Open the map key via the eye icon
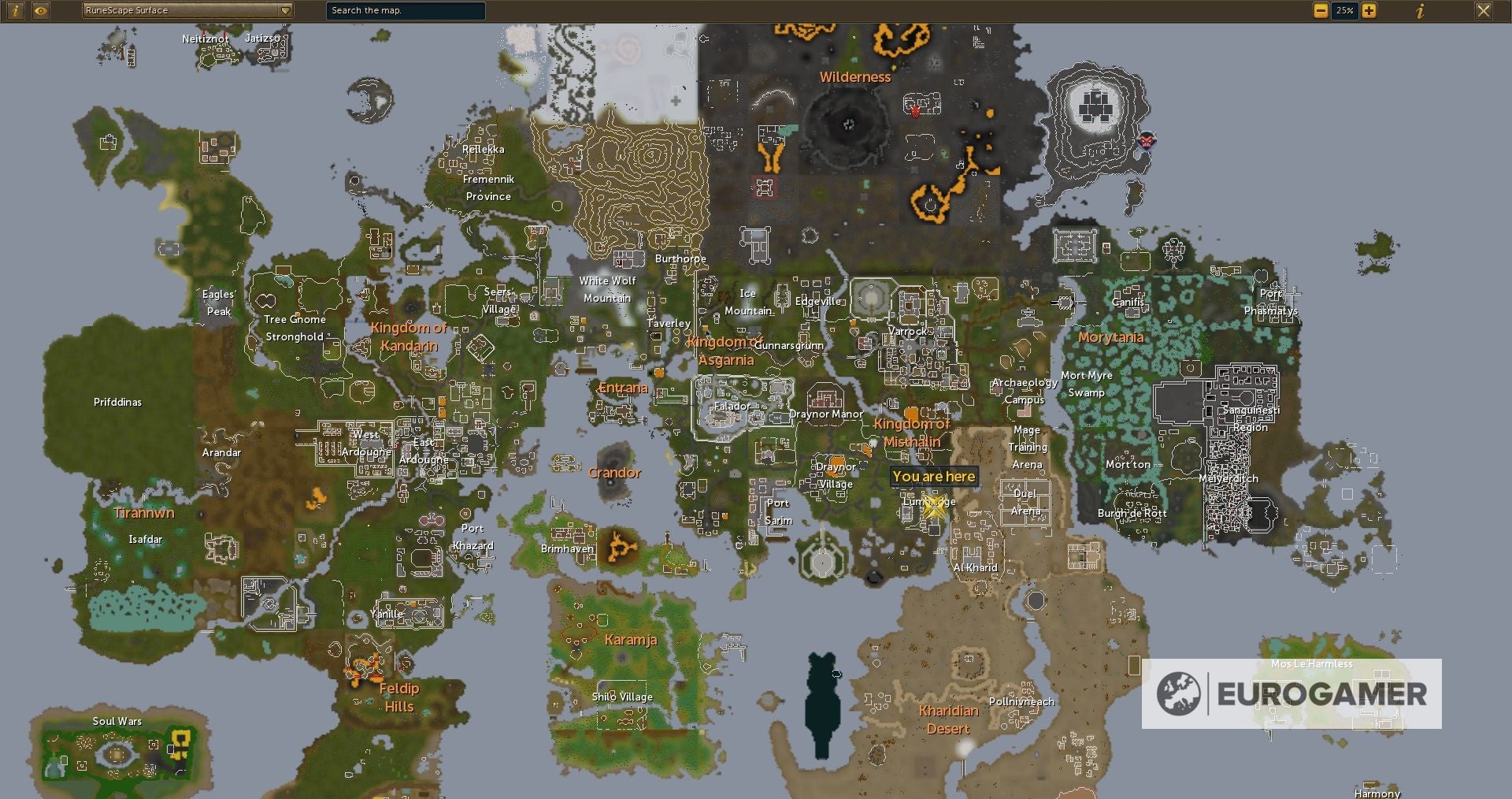Screen dimensions: 1512x799 tap(42, 11)
